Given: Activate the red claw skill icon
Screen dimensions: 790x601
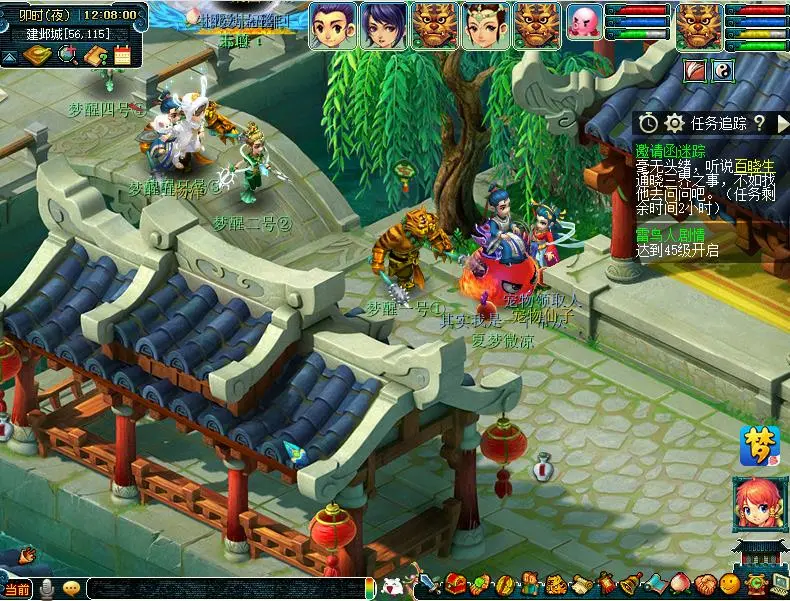Looking at the screenshot, I should tap(695, 70).
